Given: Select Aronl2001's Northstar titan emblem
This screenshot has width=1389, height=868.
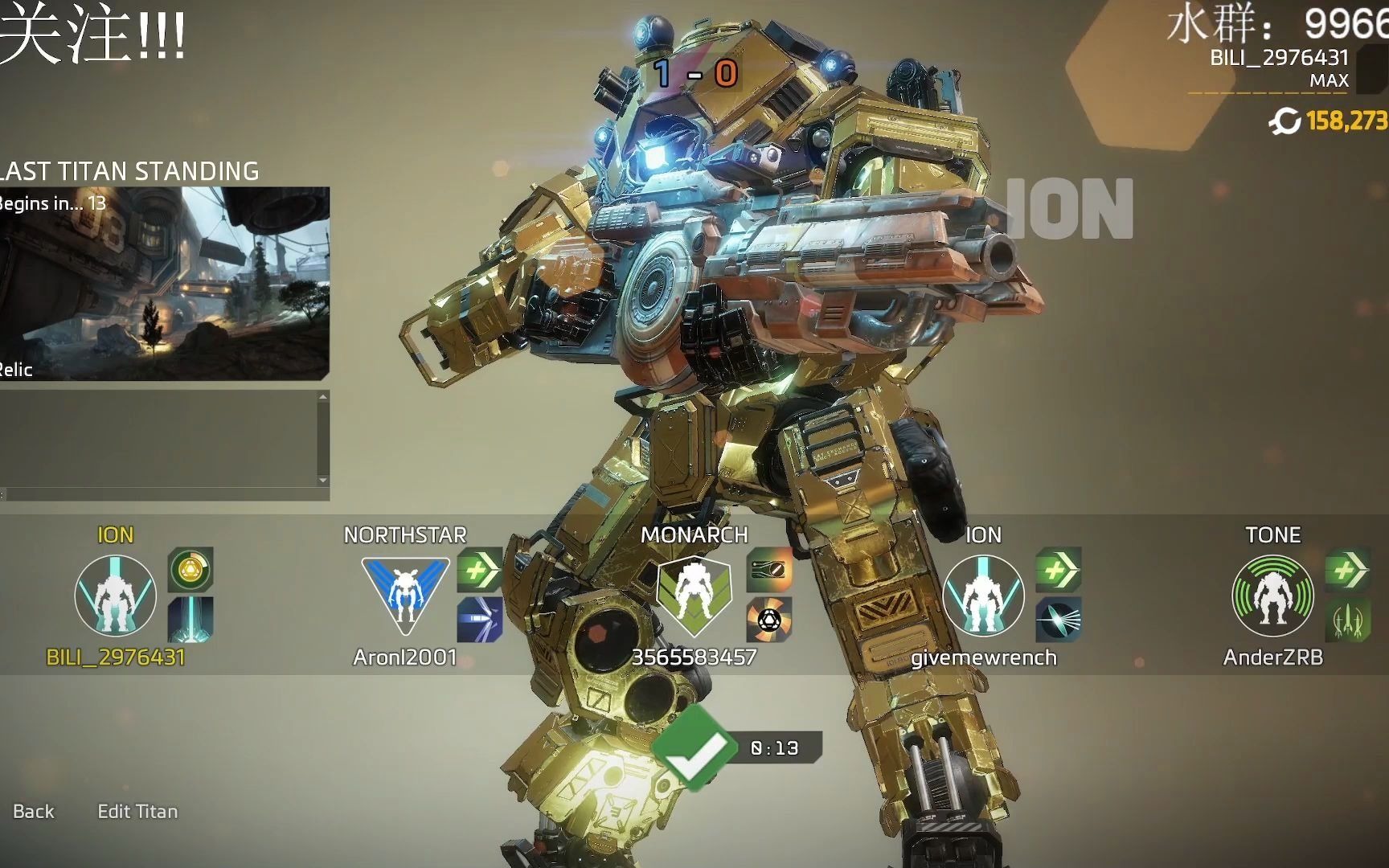Looking at the screenshot, I should coord(404,596).
